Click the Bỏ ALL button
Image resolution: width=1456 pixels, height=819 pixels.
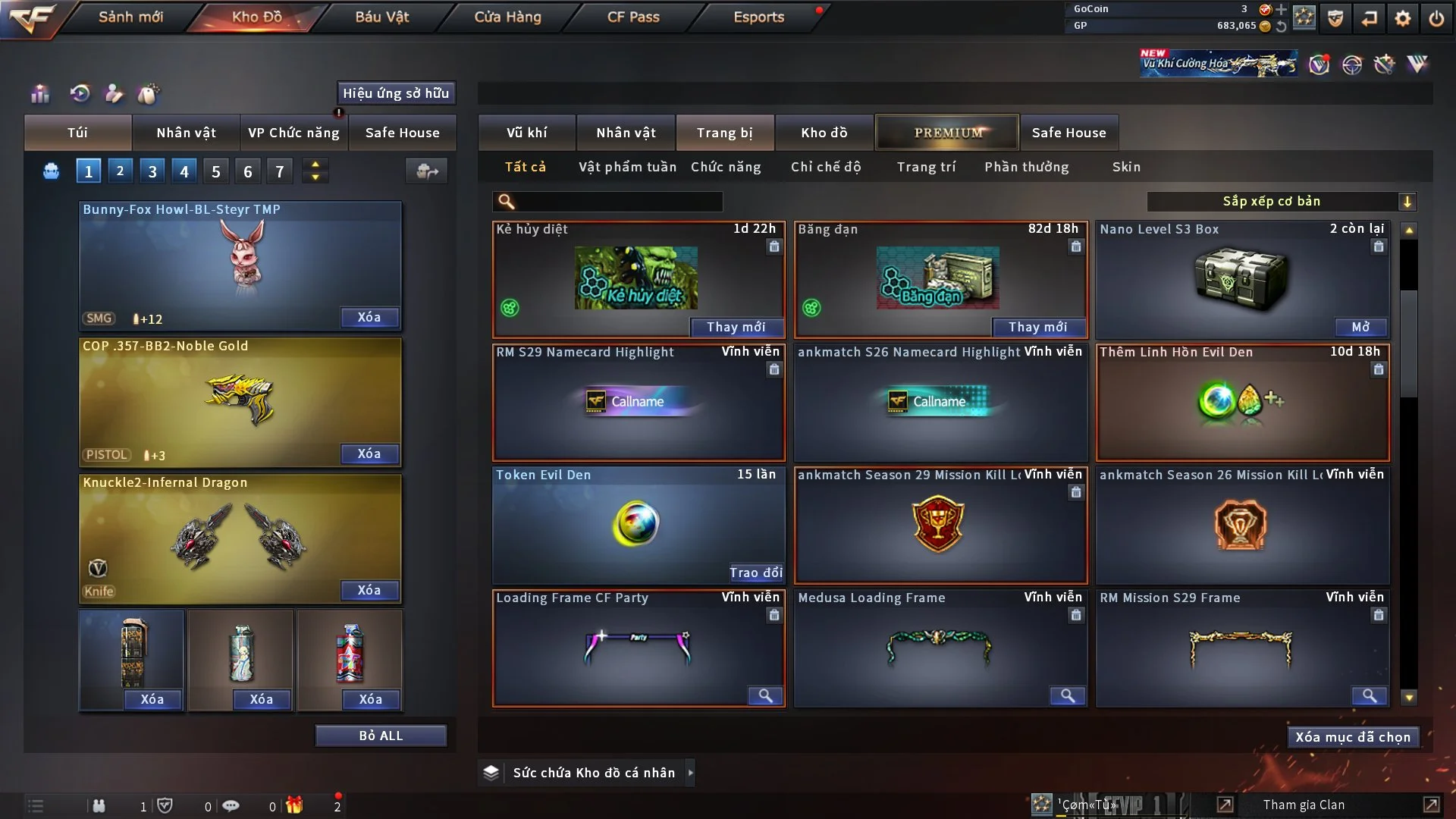[381, 736]
